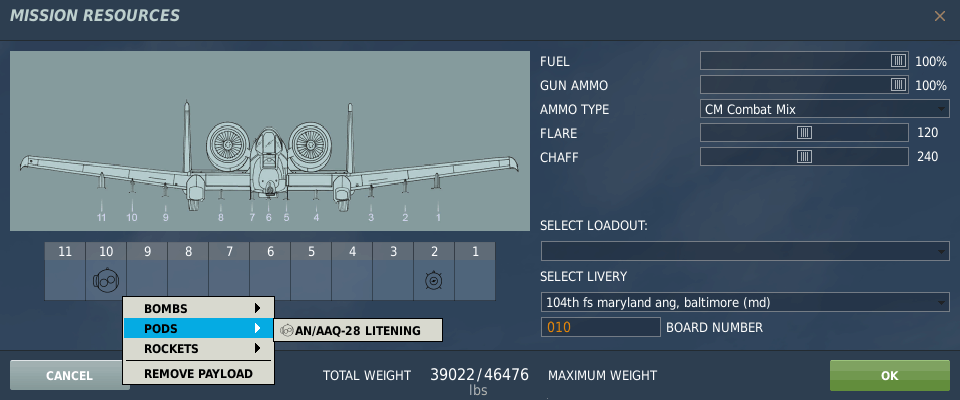The width and height of the screenshot is (960, 400).
Task: Adjust the Flare slider
Action: tap(804, 133)
